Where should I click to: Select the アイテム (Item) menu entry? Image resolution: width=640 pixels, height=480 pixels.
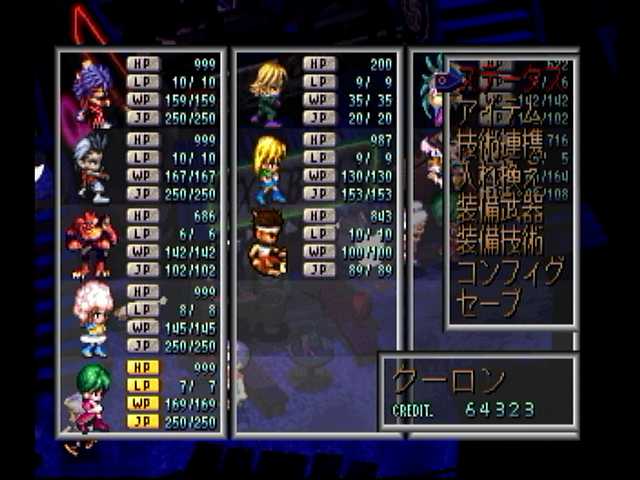pyautogui.click(x=500, y=110)
